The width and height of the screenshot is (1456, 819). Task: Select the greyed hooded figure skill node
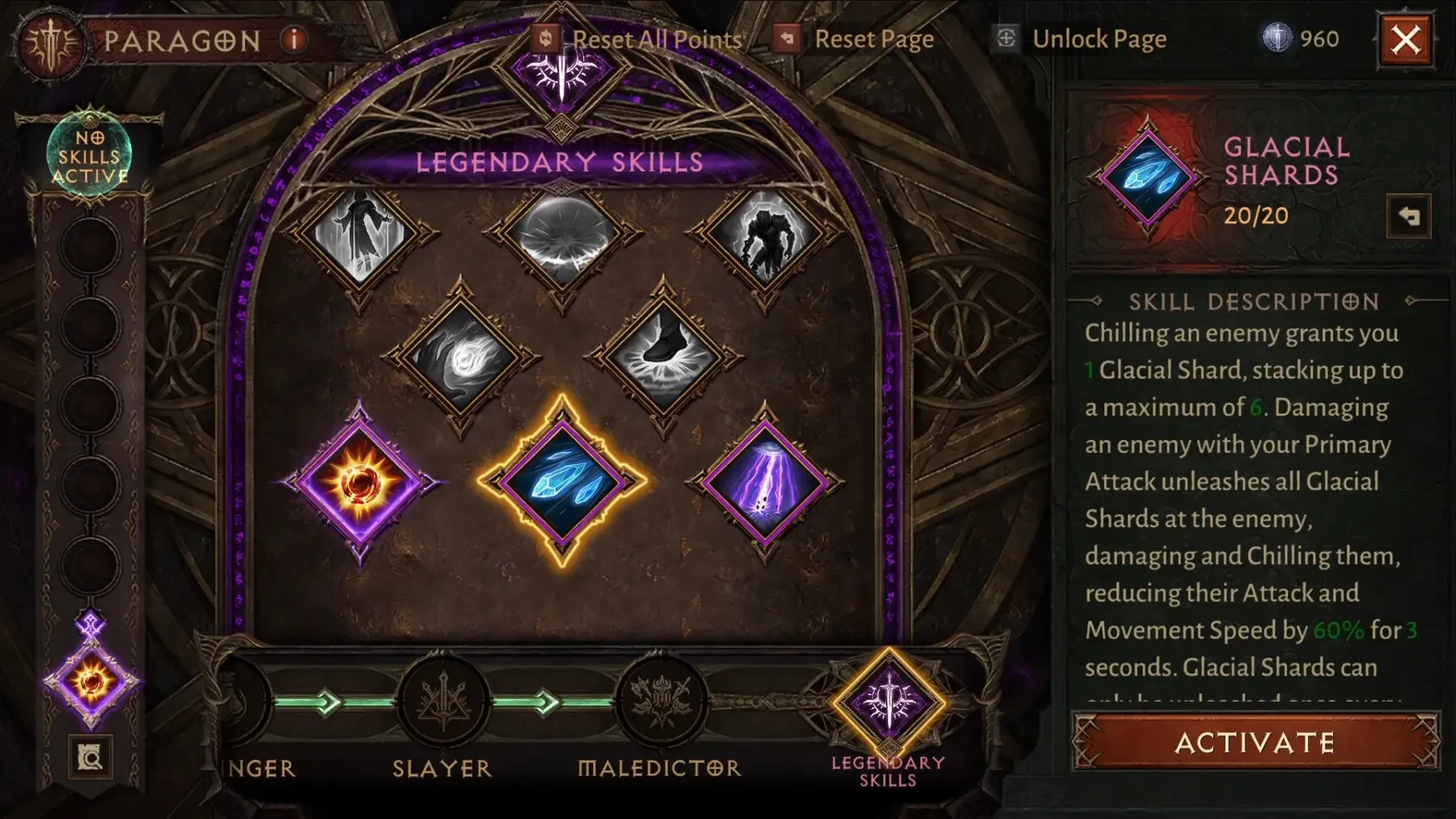pyautogui.click(x=360, y=233)
